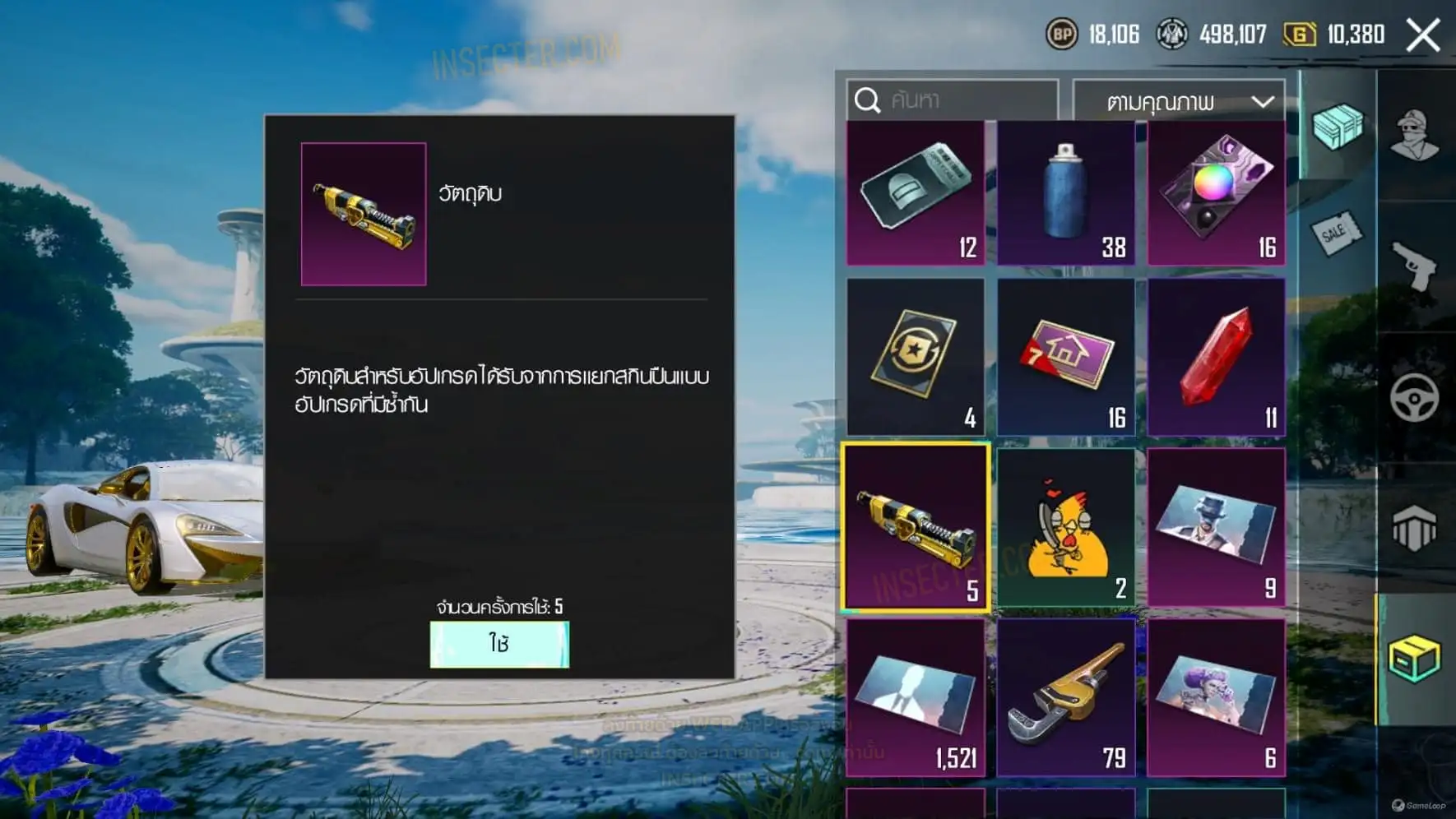Viewport: 1456px width, 819px height.
Task: Select the purple house card item
Action: pyautogui.click(x=1066, y=356)
